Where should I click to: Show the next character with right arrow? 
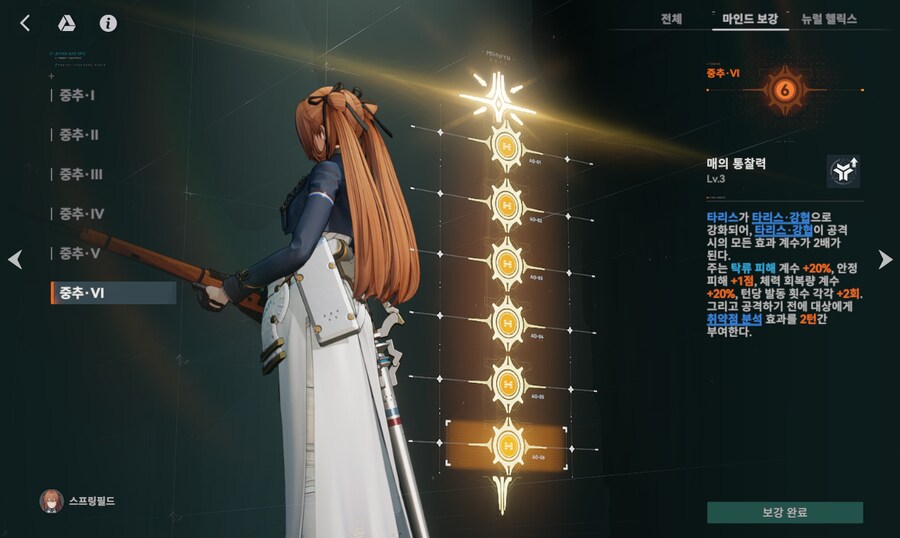[885, 260]
